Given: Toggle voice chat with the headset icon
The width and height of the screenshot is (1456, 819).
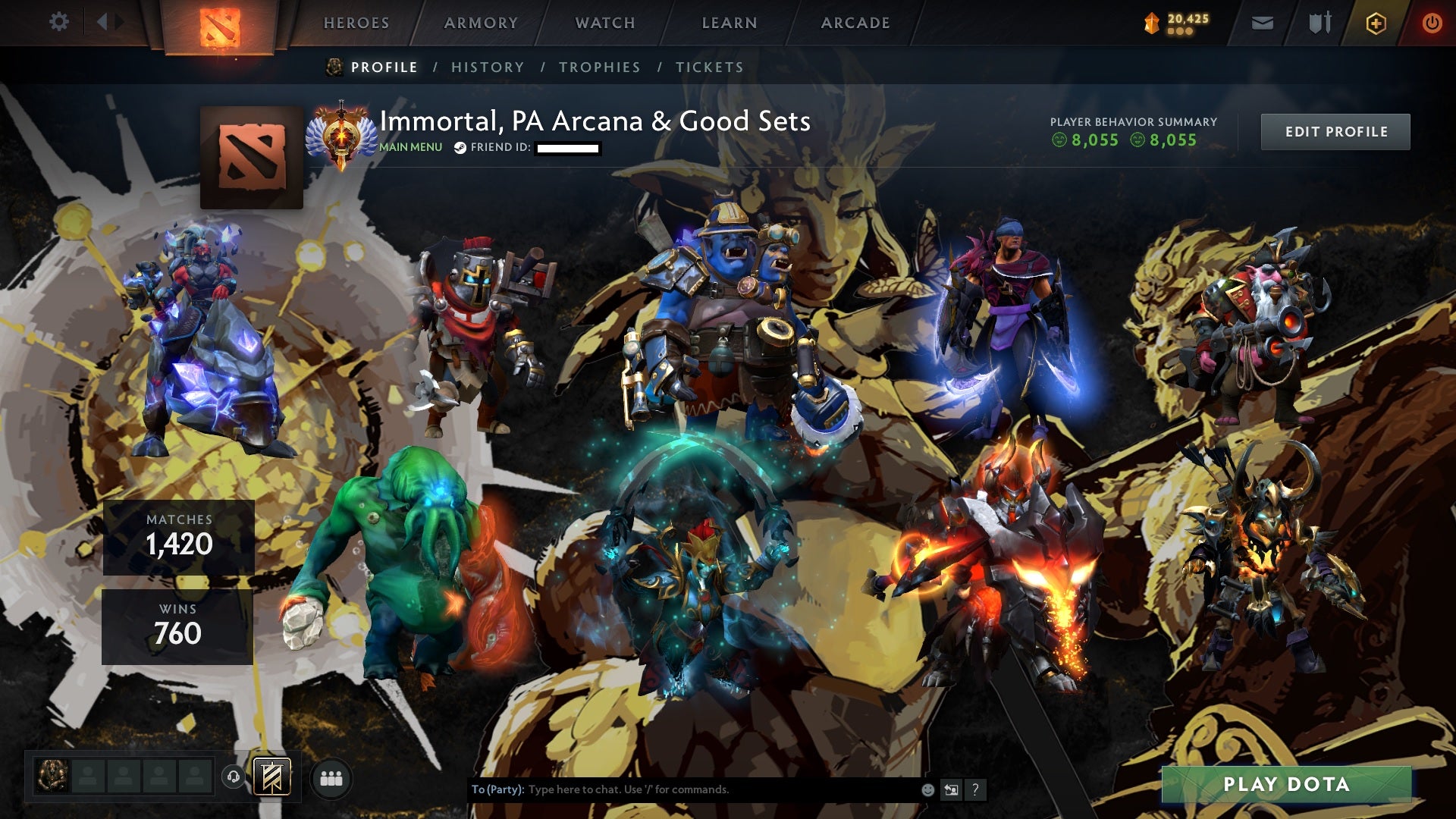Looking at the screenshot, I should (x=235, y=776).
